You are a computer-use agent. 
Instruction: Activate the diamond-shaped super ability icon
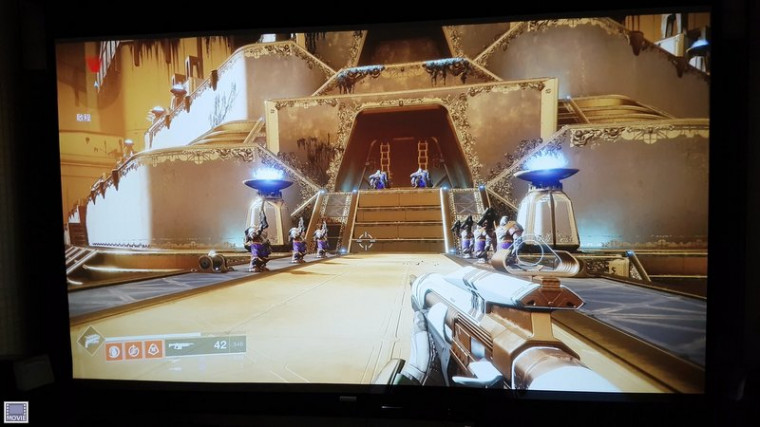[90, 340]
